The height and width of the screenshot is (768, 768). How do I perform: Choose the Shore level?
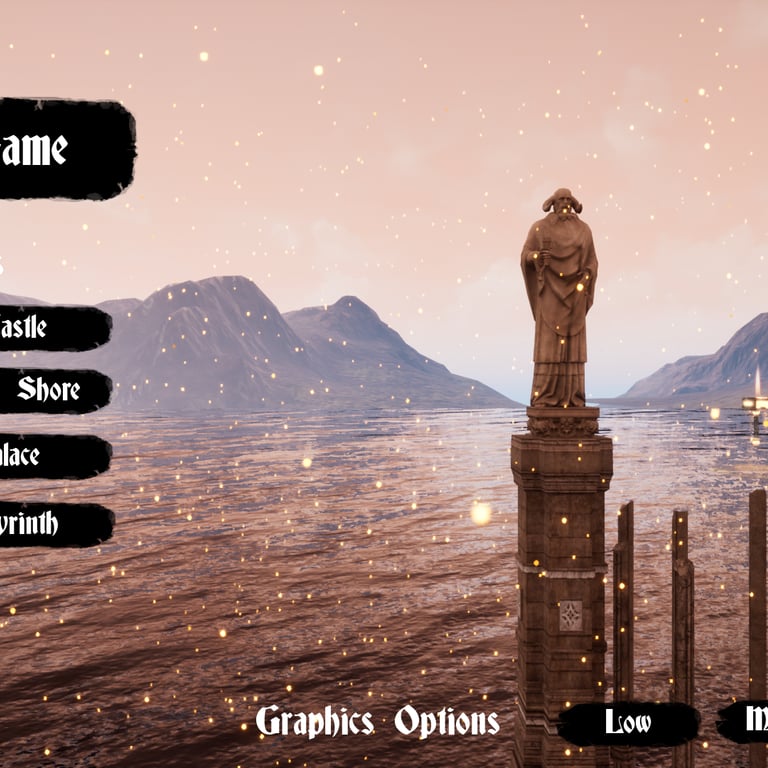(50, 390)
